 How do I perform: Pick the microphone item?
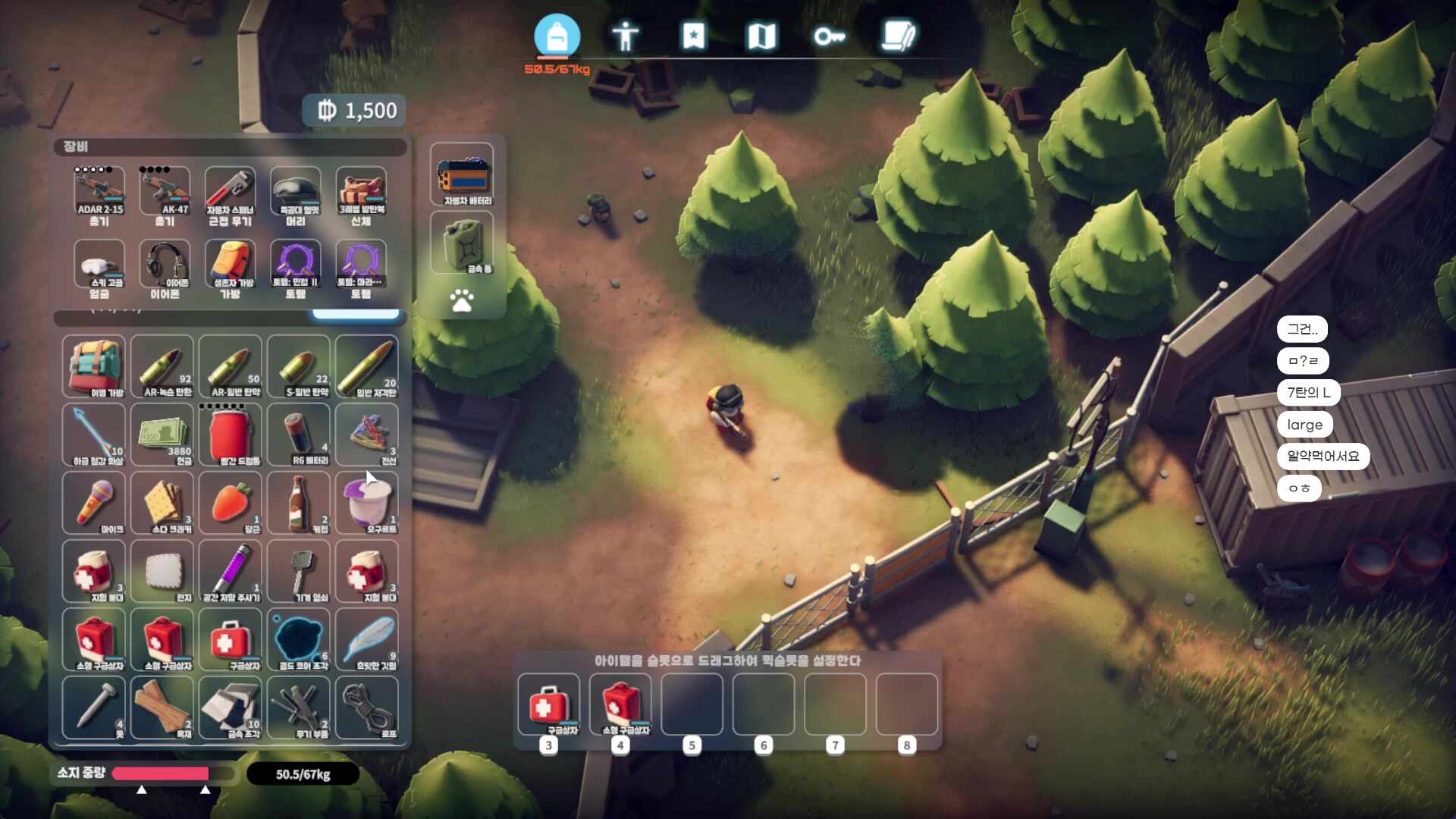[94, 503]
